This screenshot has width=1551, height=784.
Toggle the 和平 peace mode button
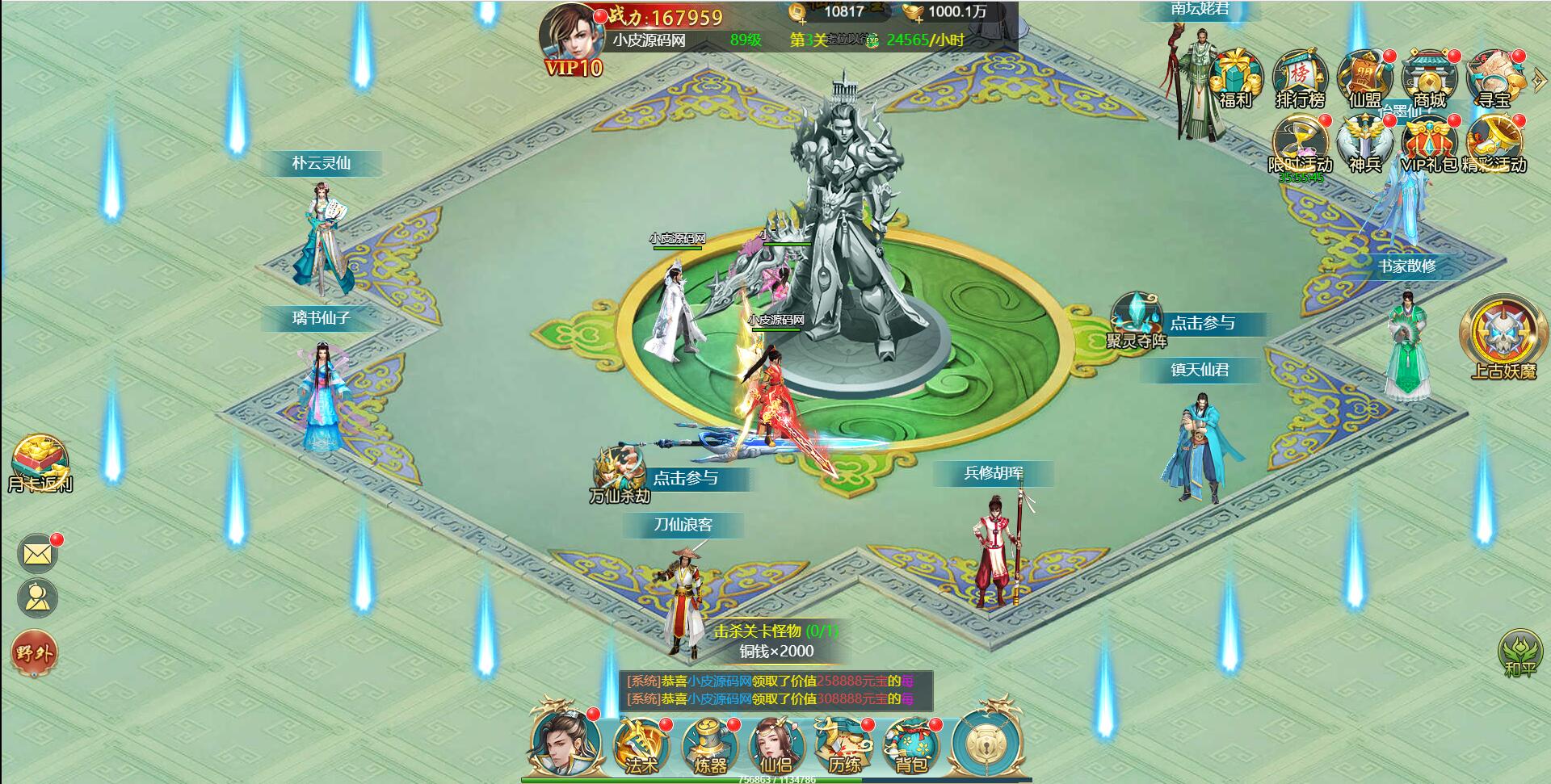(1519, 652)
